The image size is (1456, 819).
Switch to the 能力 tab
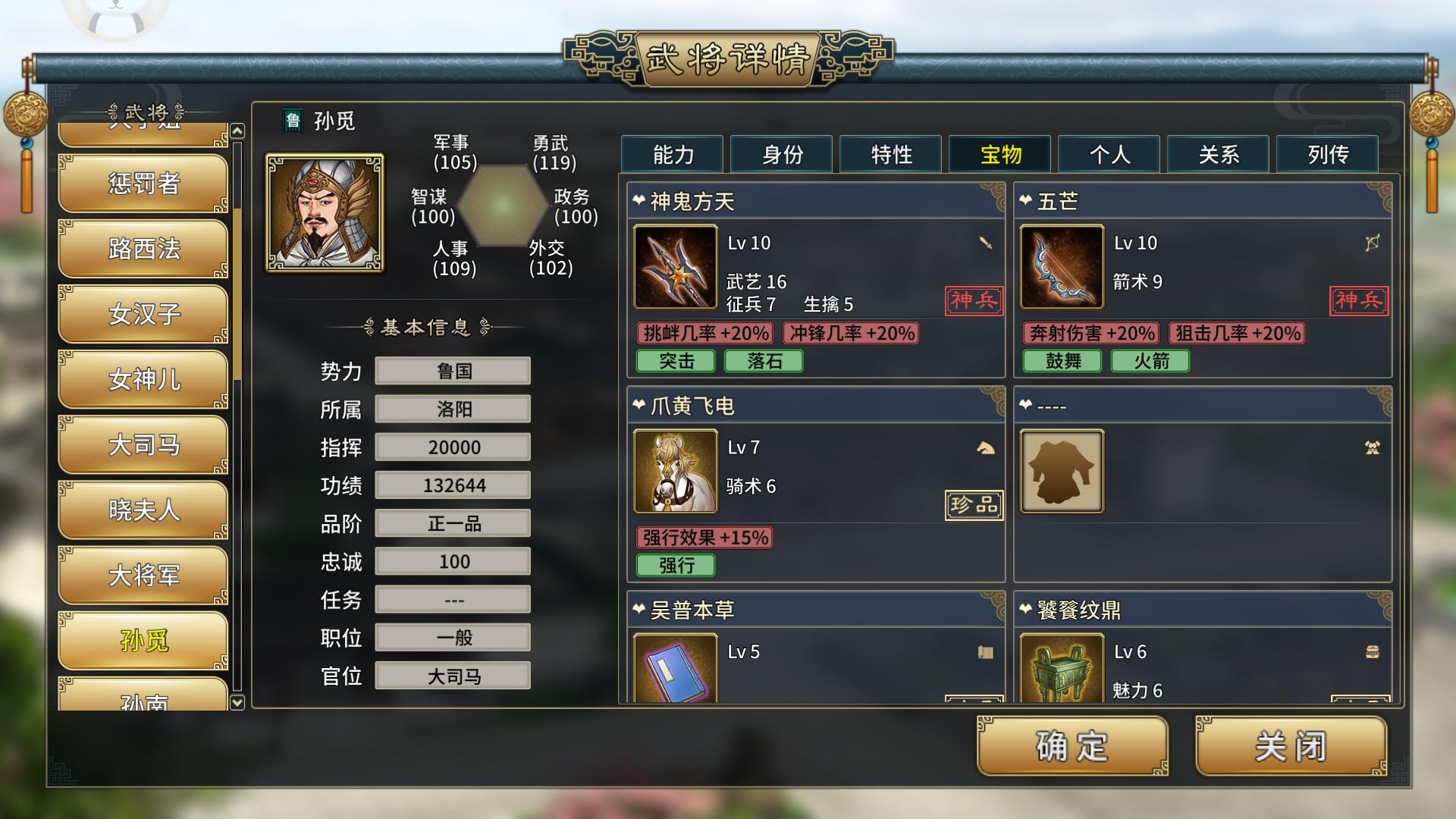672,154
